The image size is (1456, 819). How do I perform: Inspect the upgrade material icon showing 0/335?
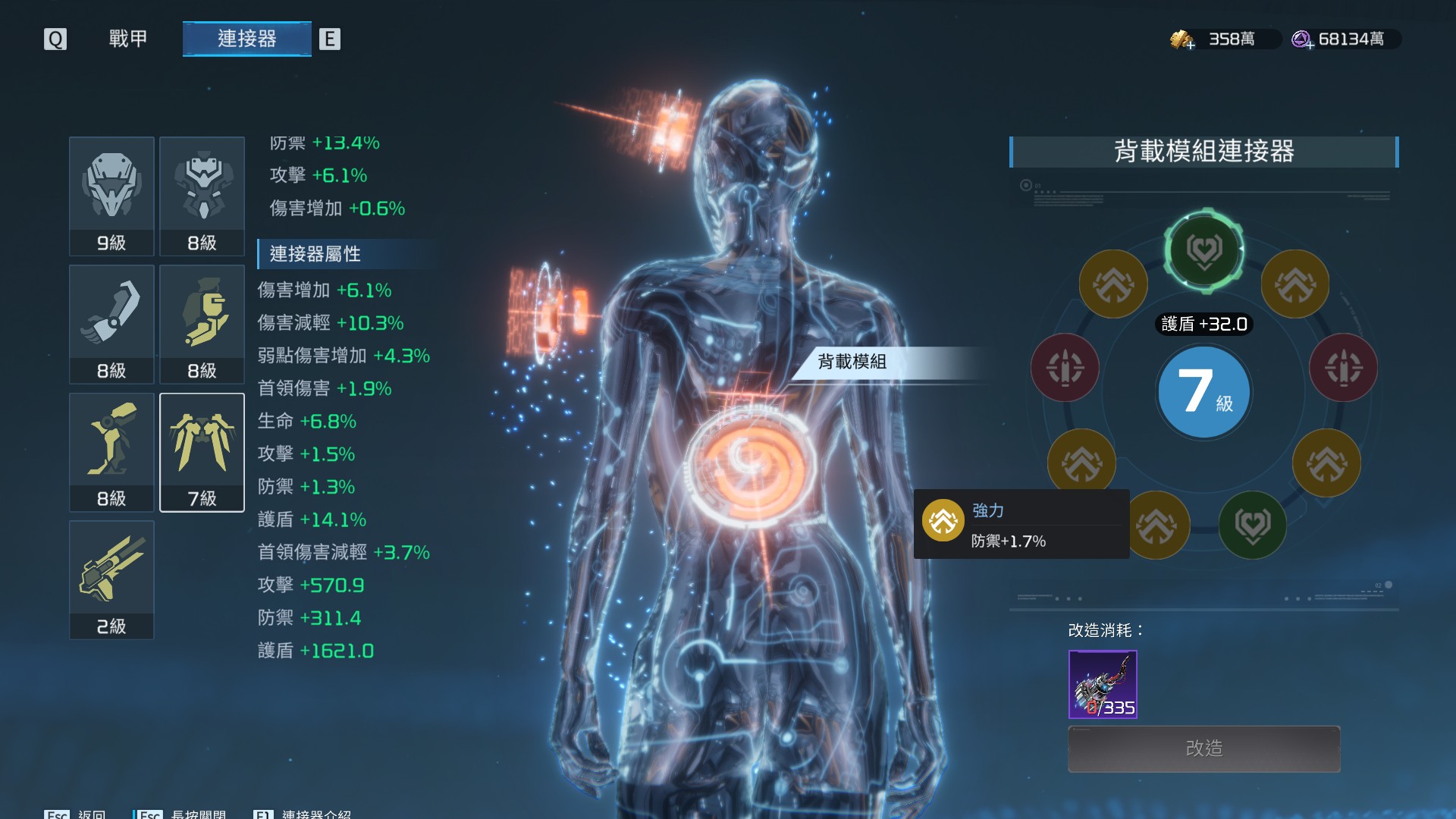point(1103,684)
